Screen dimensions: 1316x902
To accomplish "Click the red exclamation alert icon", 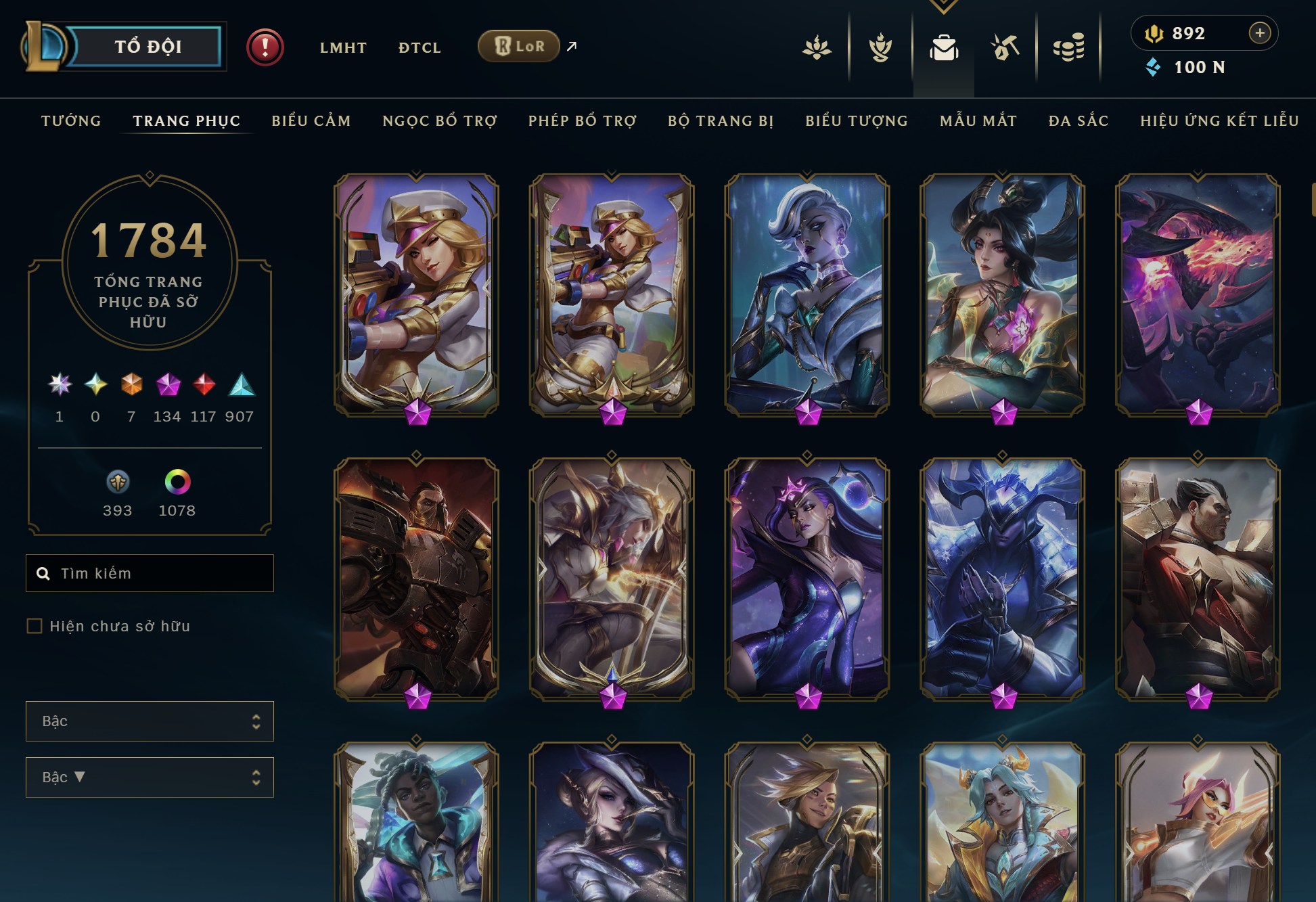I will (x=265, y=47).
